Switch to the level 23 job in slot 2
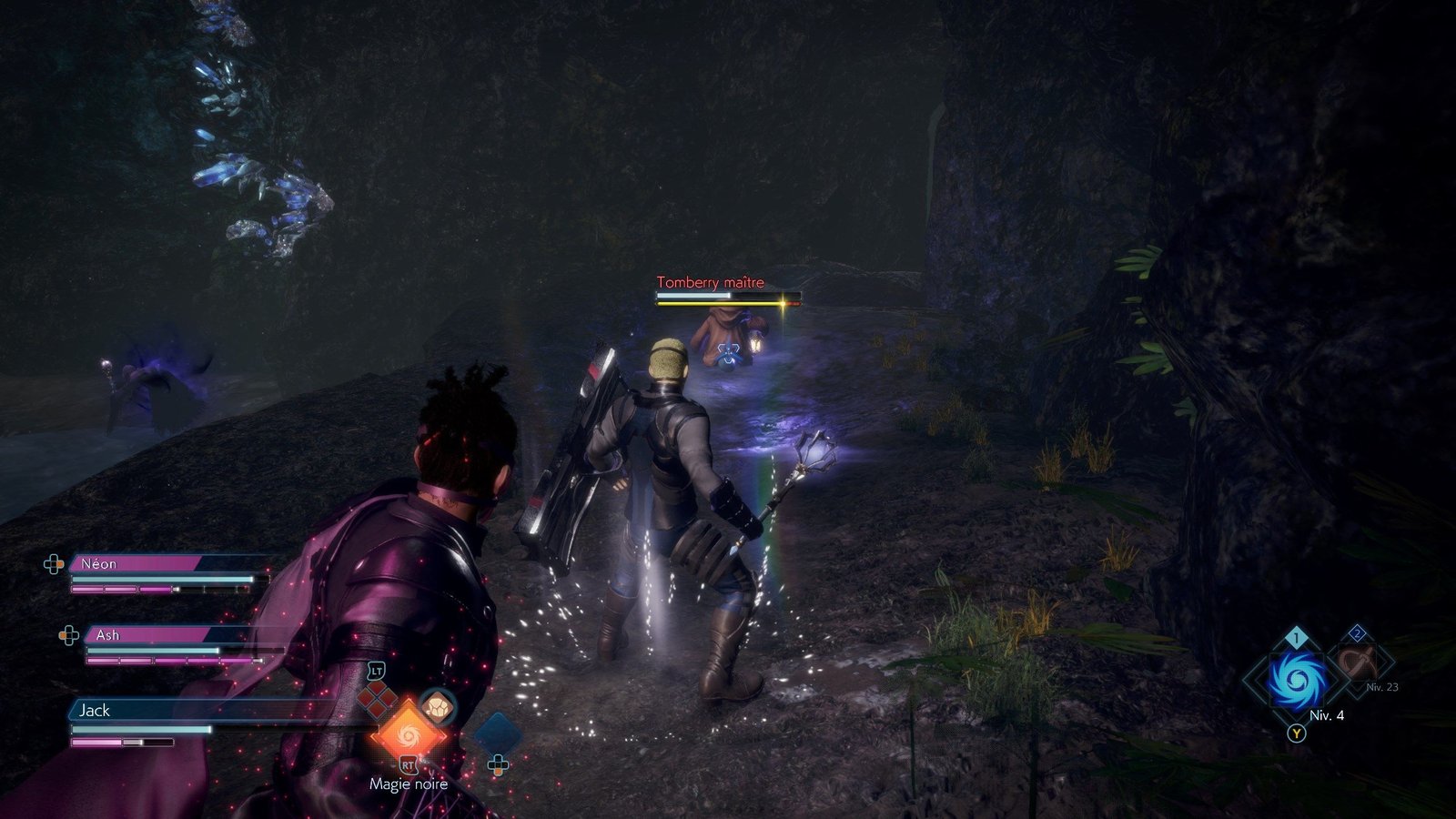Image resolution: width=1456 pixels, height=819 pixels. (1358, 662)
